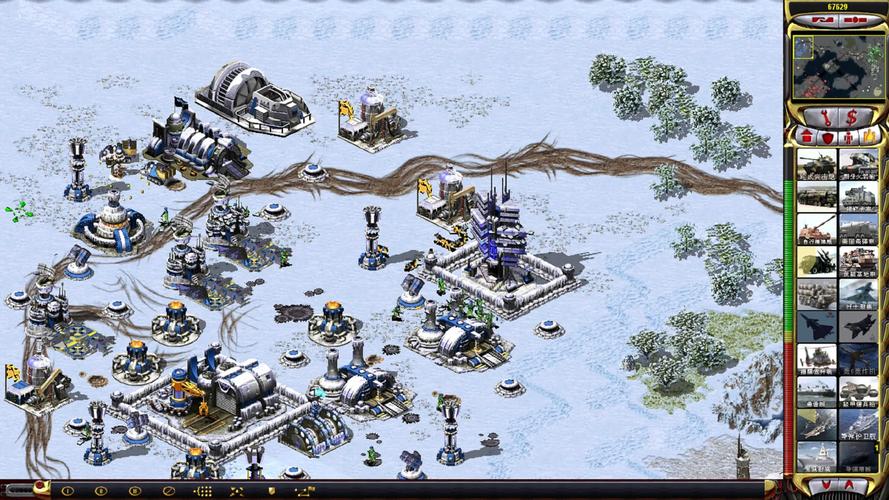Screen dimensions: 889x500
Task: Activate the guard shield command
Action: 270,491
